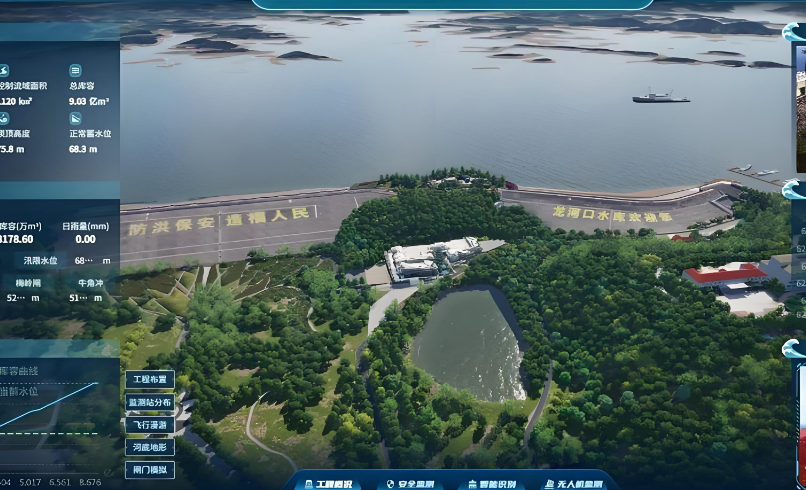
Task: Start the 飞行漫游 flight tour
Action: [150, 425]
